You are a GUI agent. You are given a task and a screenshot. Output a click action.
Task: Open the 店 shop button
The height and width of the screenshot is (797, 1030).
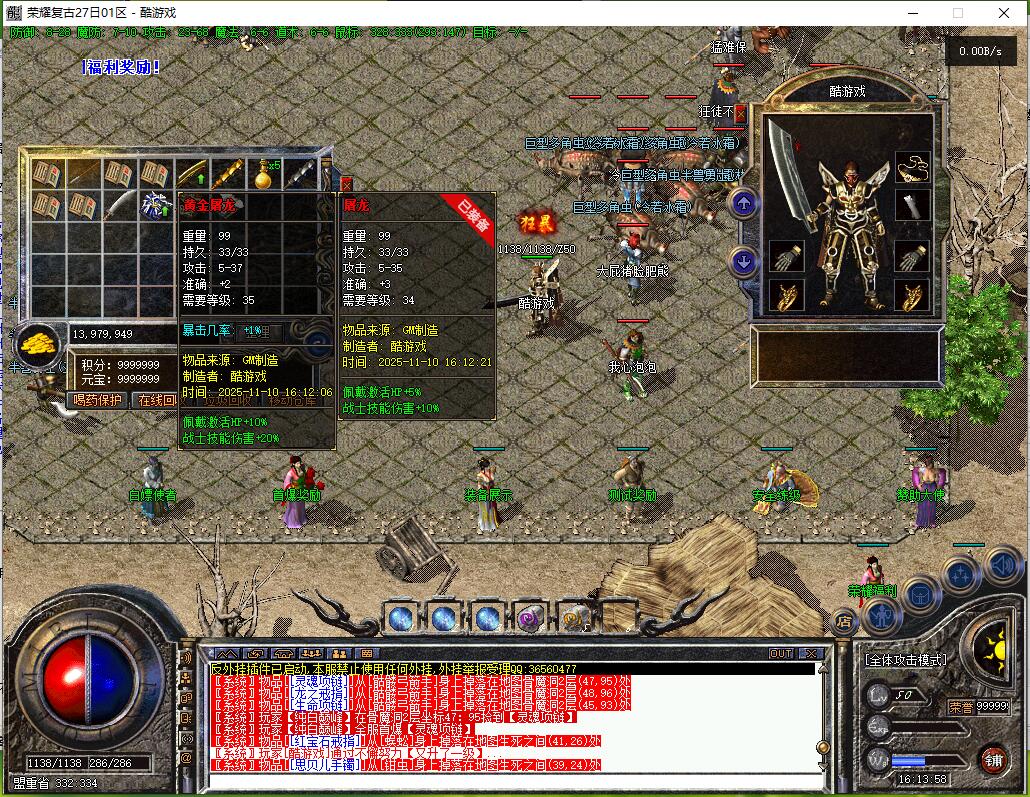[844, 622]
